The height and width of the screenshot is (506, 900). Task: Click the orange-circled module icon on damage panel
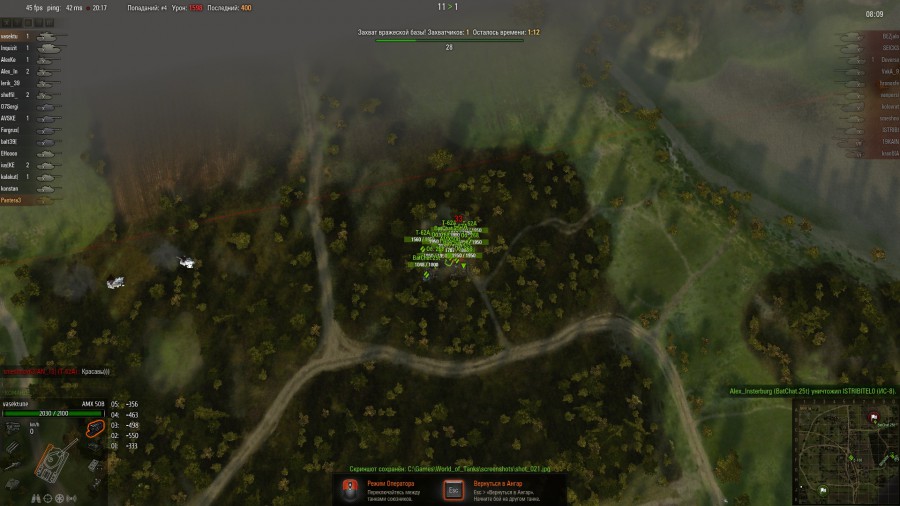coord(96,428)
